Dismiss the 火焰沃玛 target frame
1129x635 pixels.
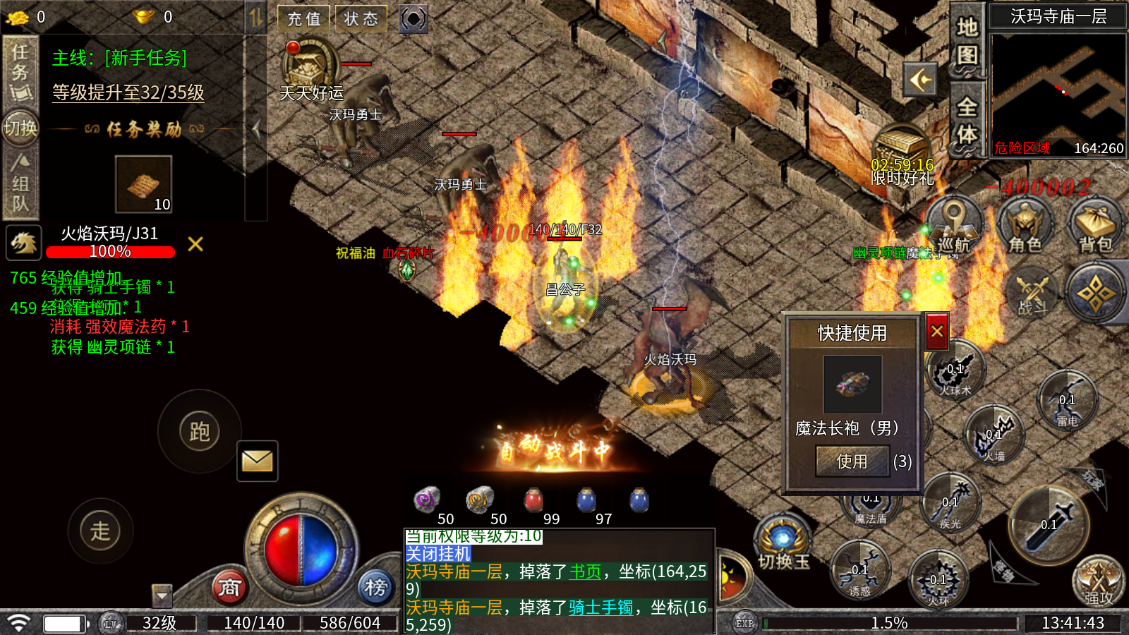195,243
